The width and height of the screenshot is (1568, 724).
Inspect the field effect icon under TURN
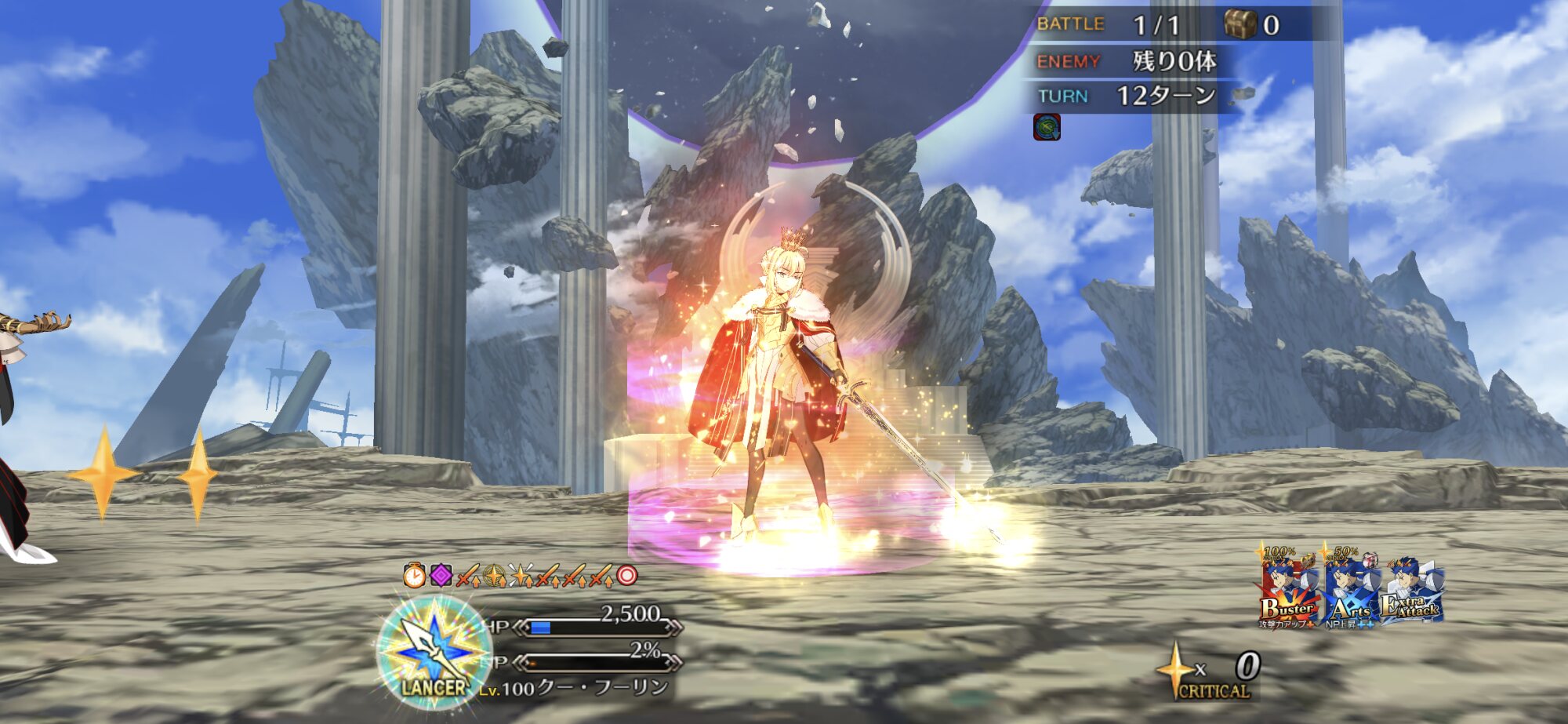pos(1047,126)
